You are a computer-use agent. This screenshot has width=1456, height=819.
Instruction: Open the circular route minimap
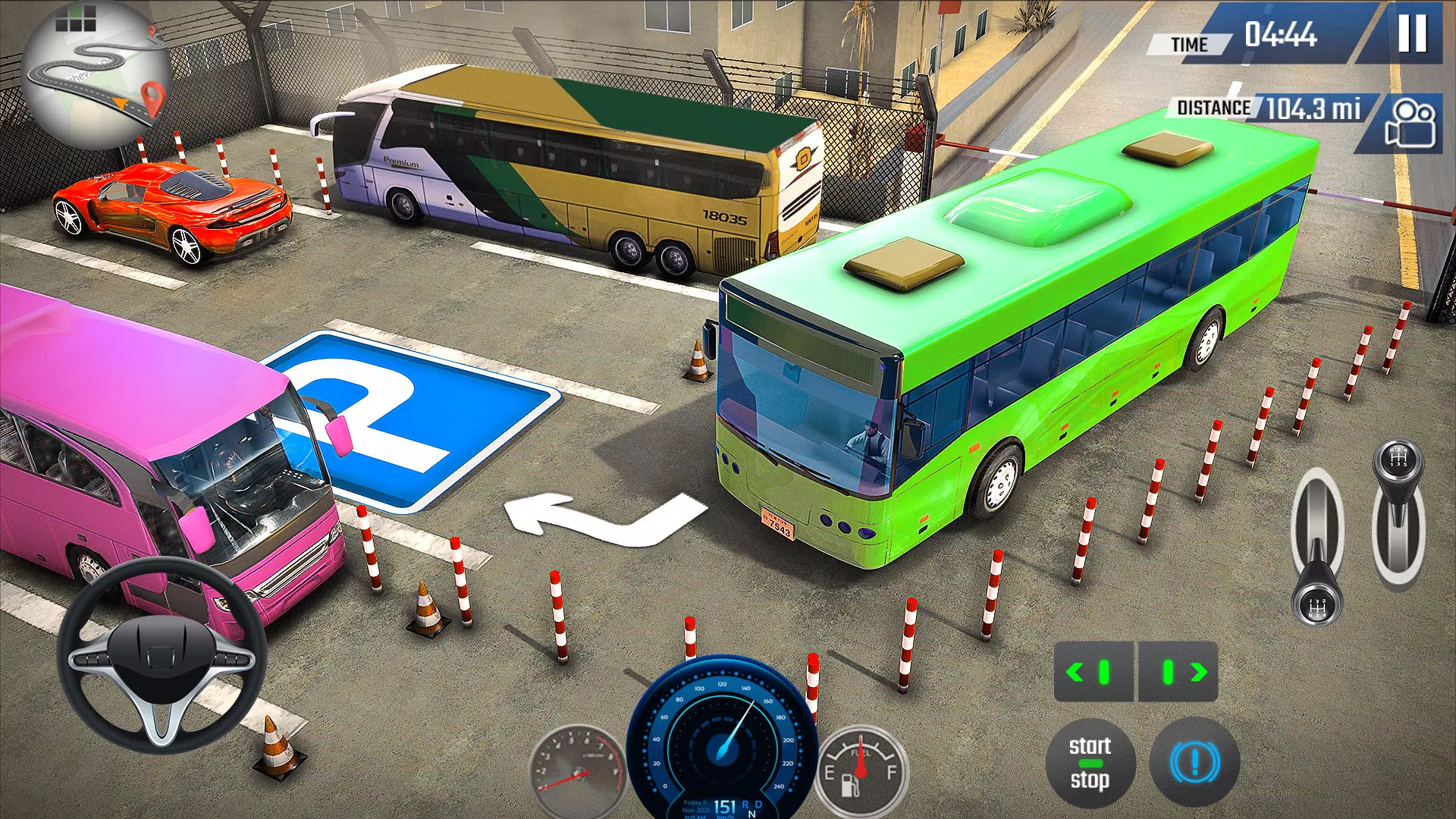pyautogui.click(x=96, y=76)
